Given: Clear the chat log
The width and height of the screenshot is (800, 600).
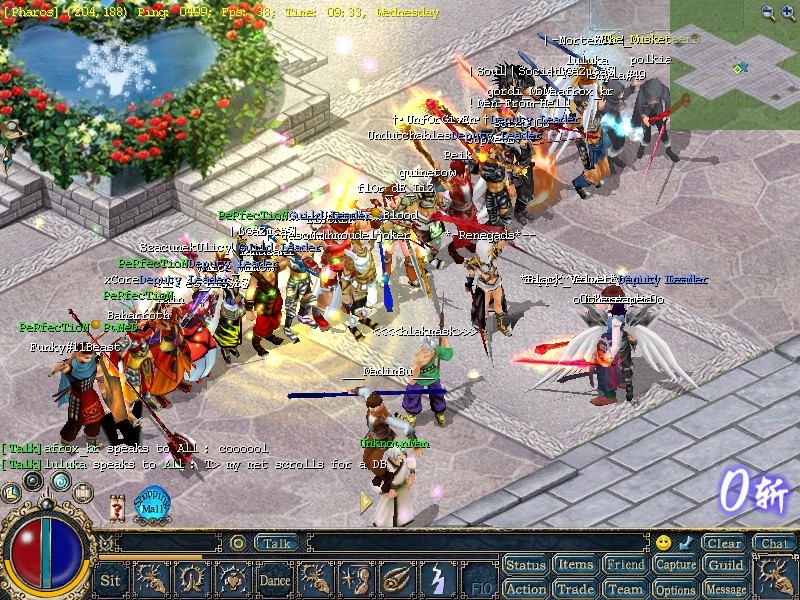Looking at the screenshot, I should click(722, 543).
